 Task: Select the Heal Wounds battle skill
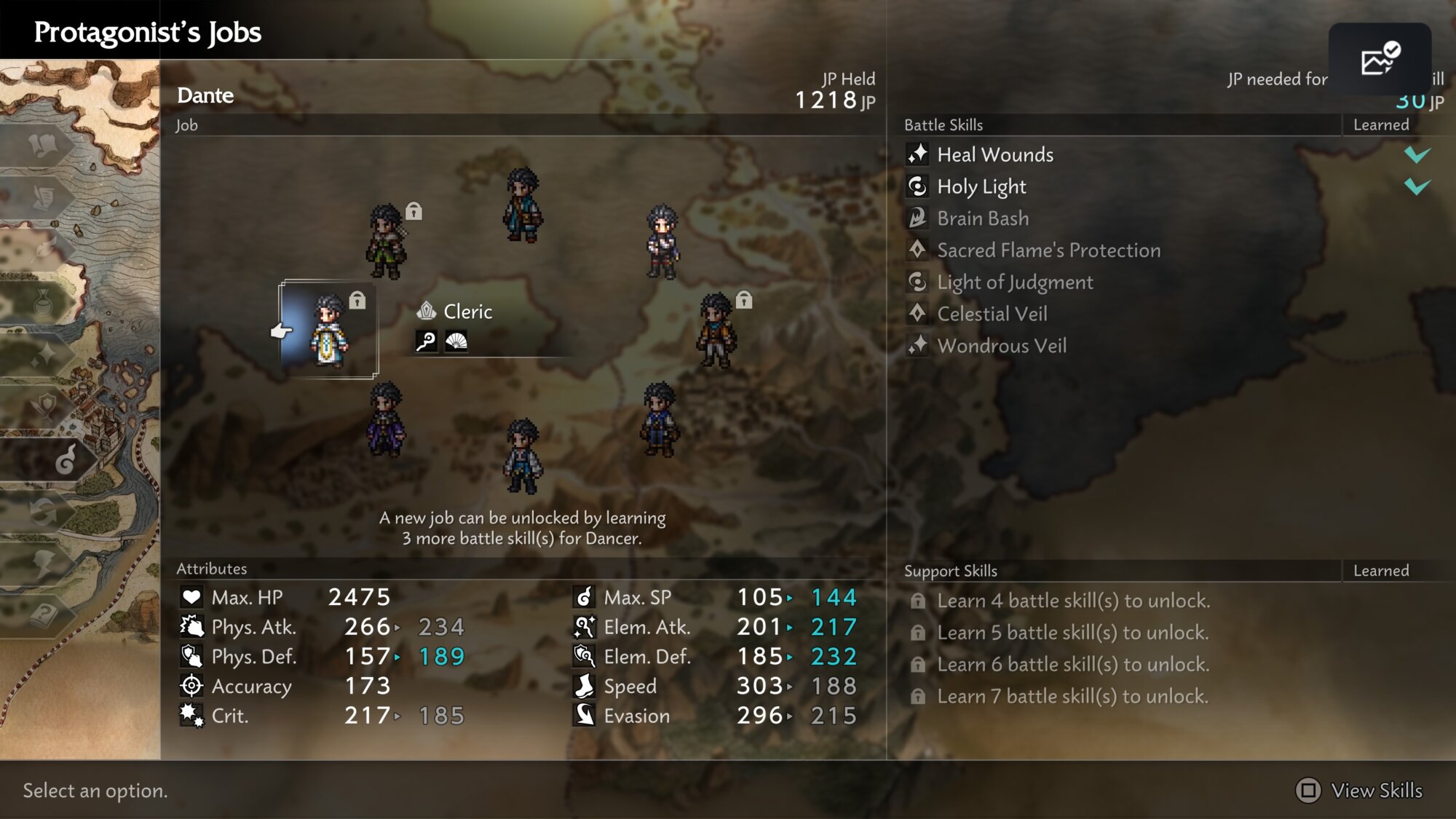pyautogui.click(x=994, y=154)
